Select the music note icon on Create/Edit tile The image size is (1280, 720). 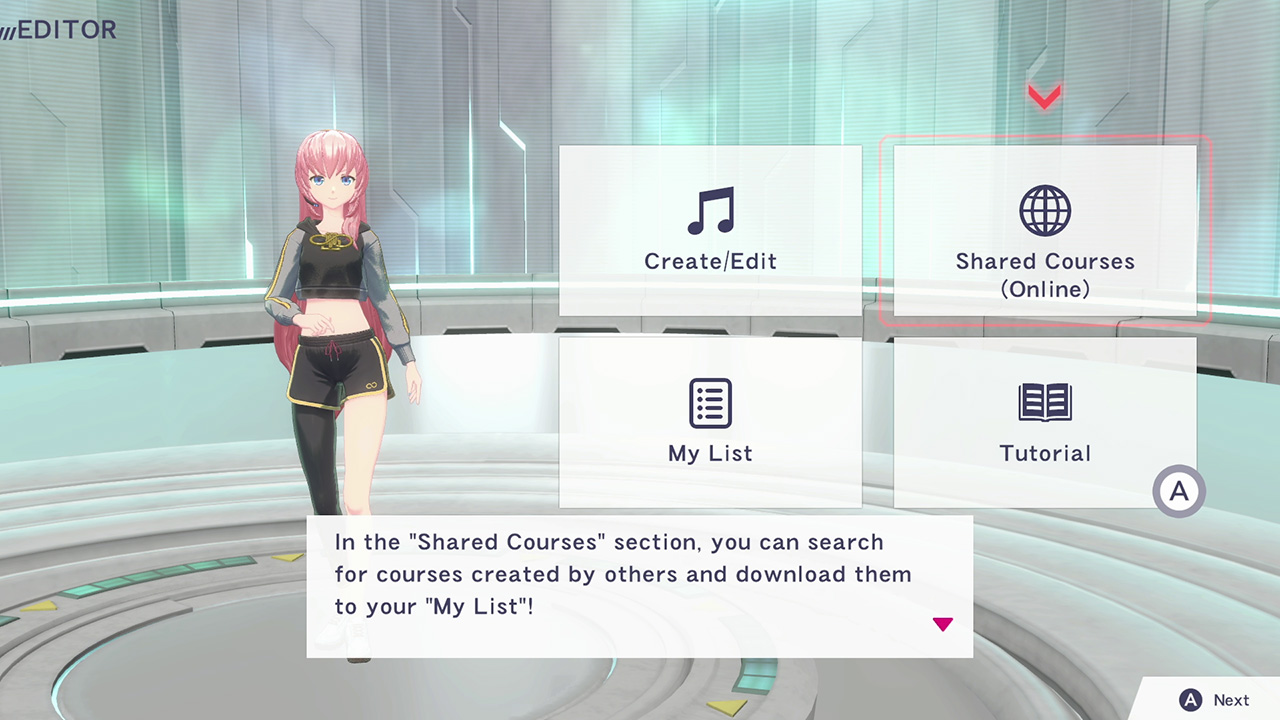click(x=710, y=210)
